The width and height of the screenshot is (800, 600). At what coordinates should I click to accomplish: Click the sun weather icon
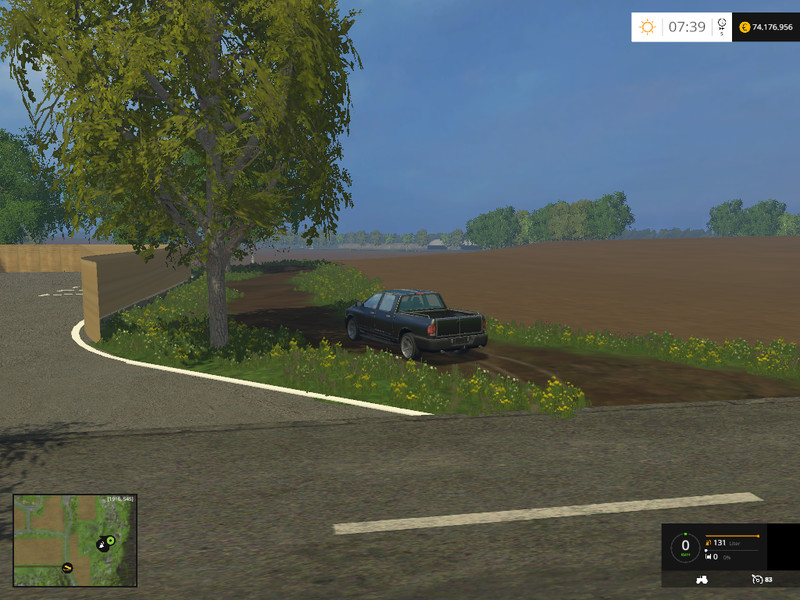648,27
